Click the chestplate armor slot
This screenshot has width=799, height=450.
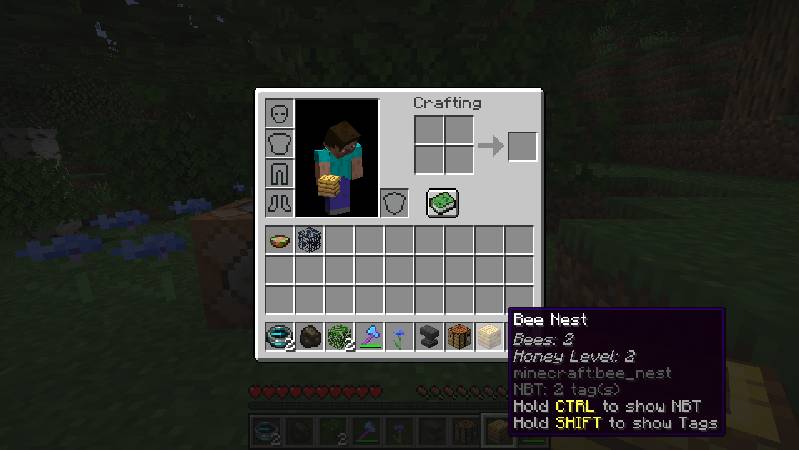[x=279, y=143]
